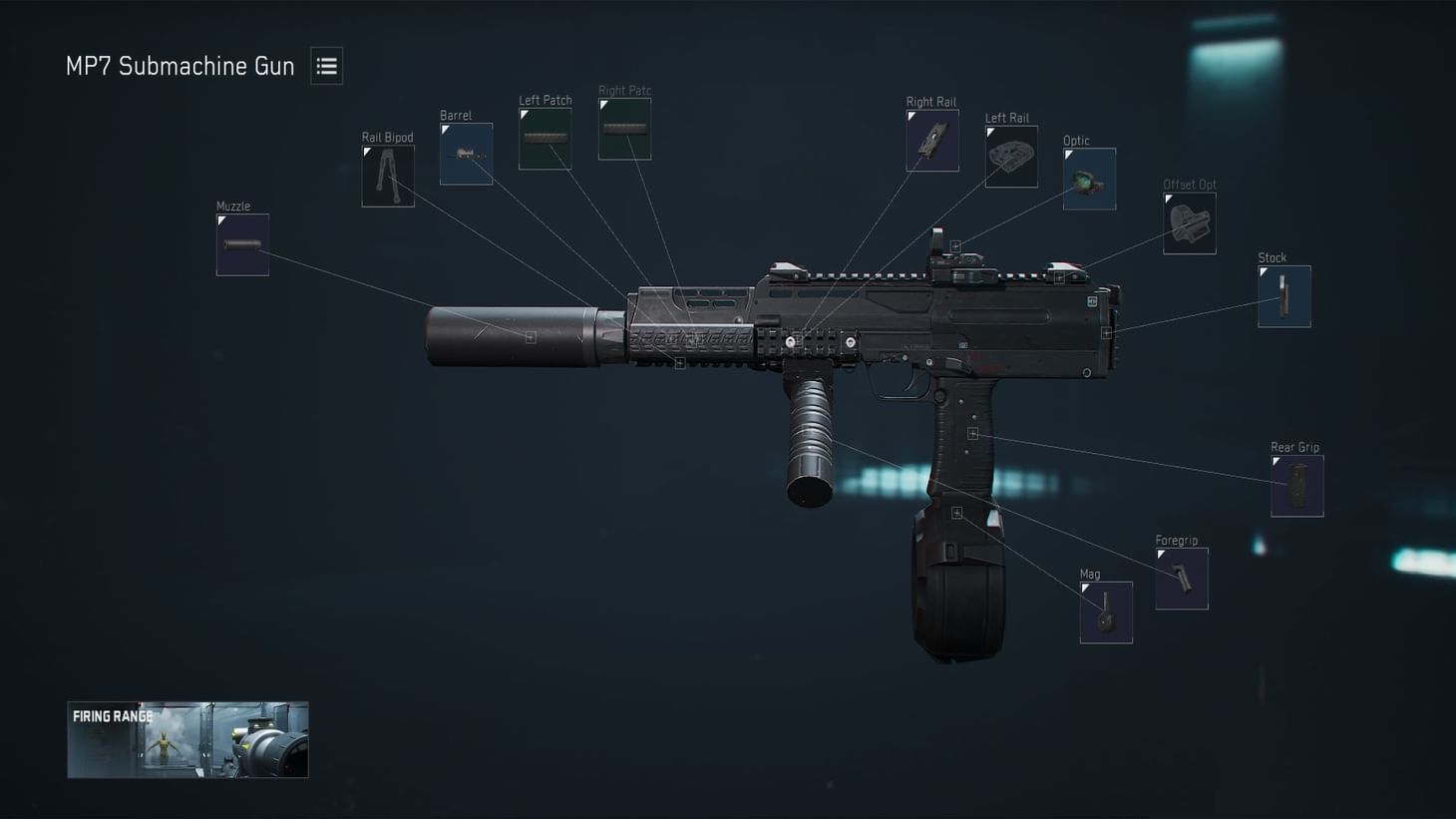Open the Mag attachment slot

[1105, 611]
